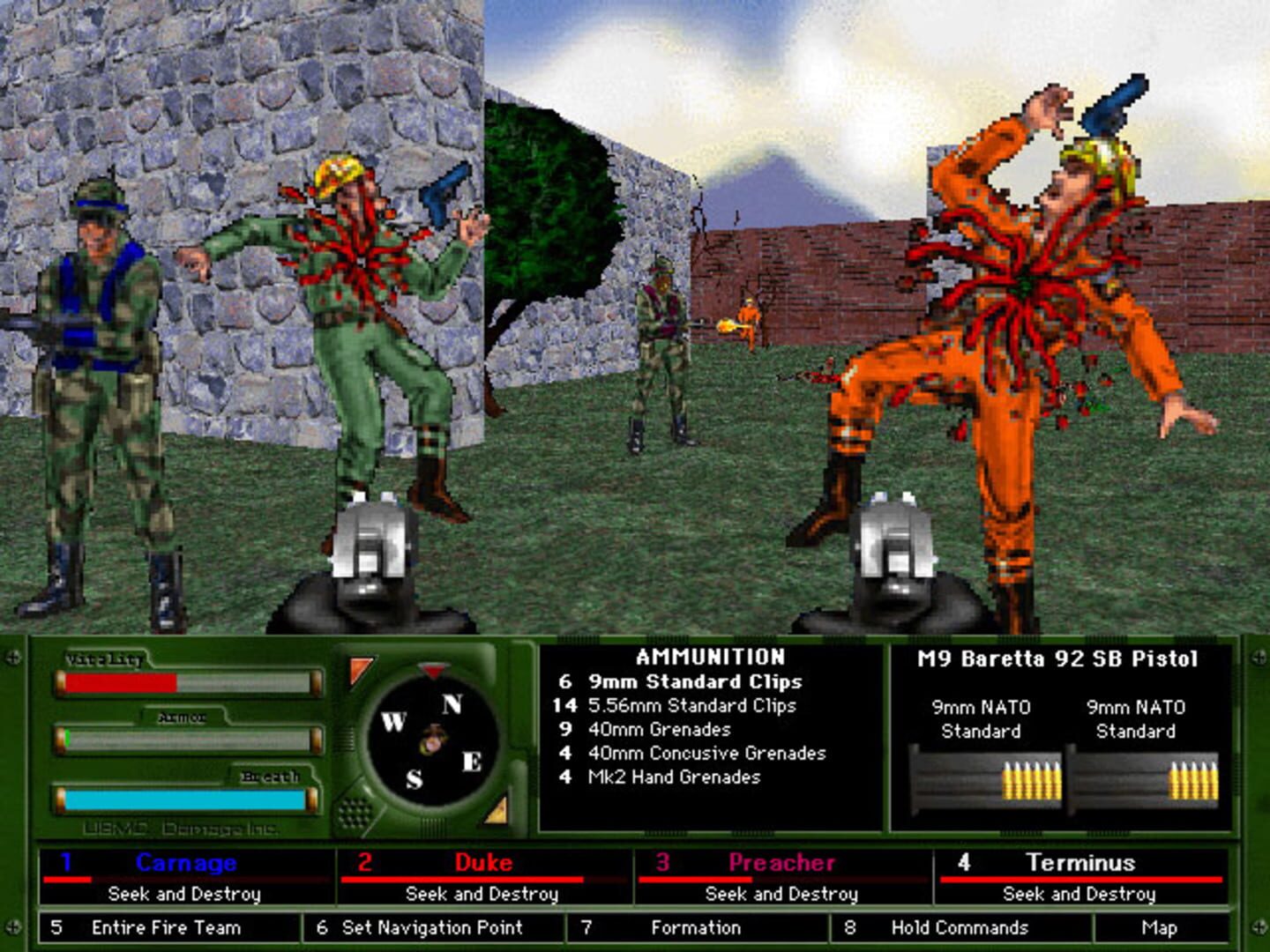
Task: Select squad member 4 Terminus
Action: click(x=1085, y=864)
